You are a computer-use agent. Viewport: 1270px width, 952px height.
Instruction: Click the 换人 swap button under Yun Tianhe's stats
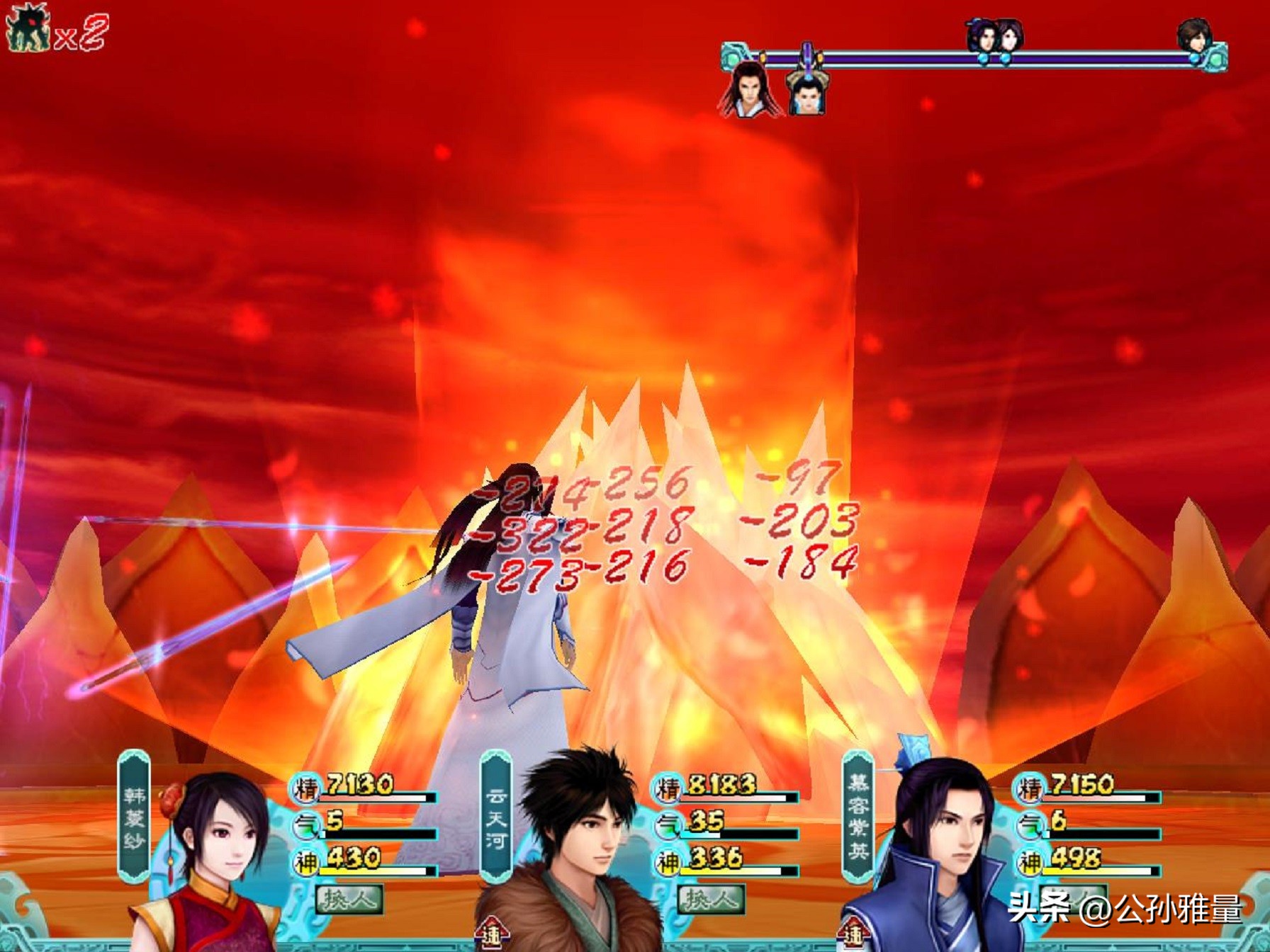[712, 900]
